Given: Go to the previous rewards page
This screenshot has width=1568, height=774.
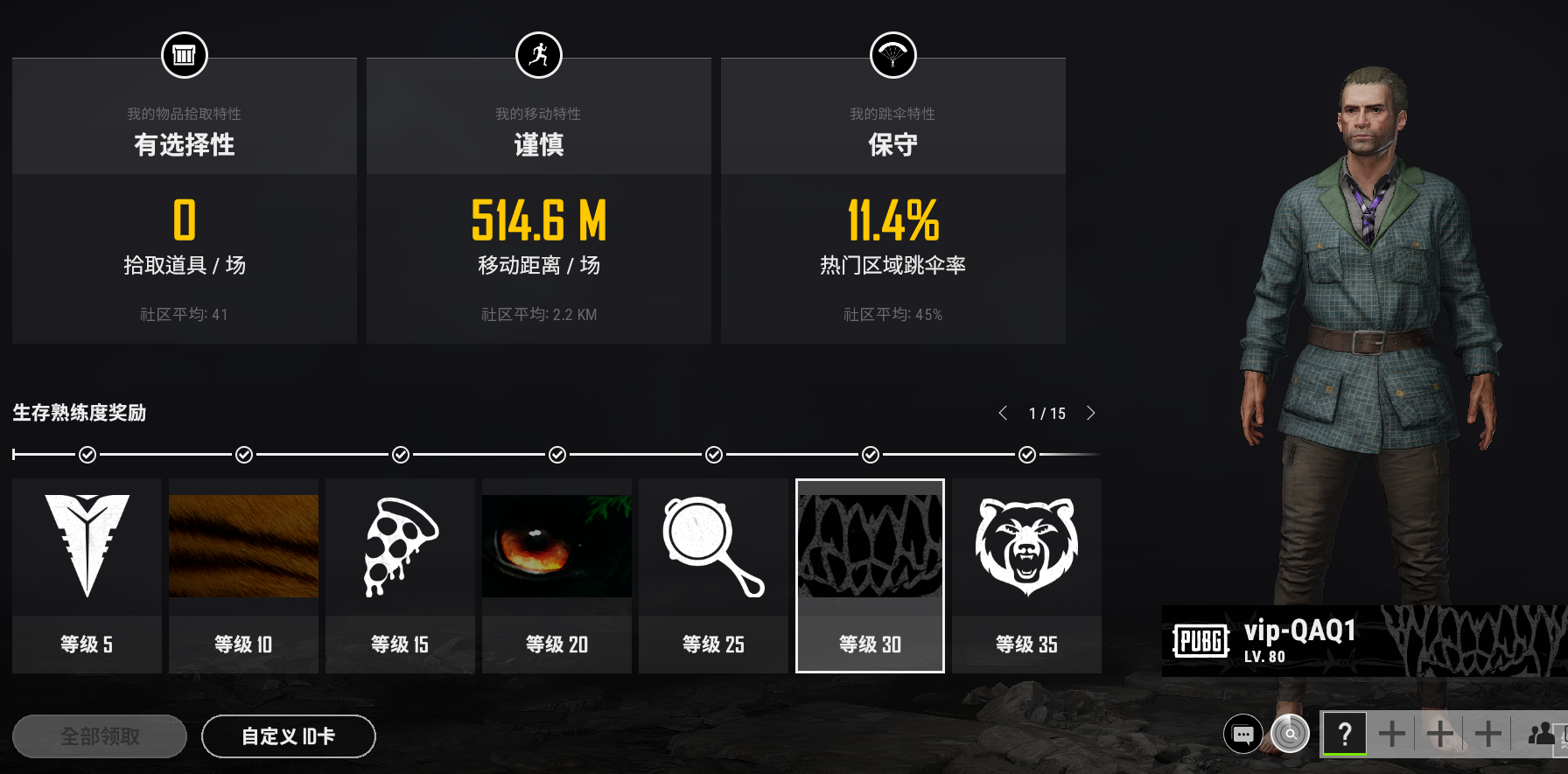Looking at the screenshot, I should (x=1003, y=413).
